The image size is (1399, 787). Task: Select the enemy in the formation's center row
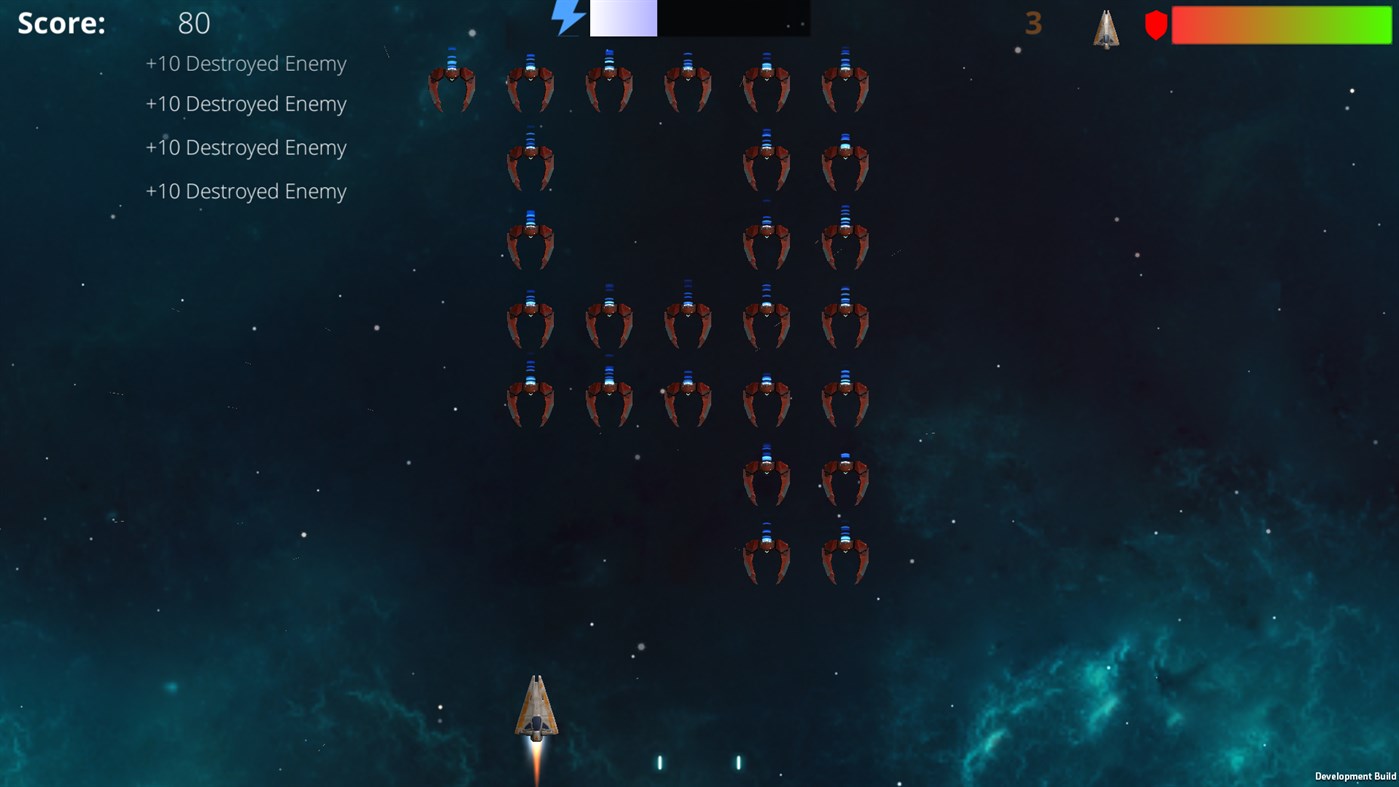[x=687, y=320]
